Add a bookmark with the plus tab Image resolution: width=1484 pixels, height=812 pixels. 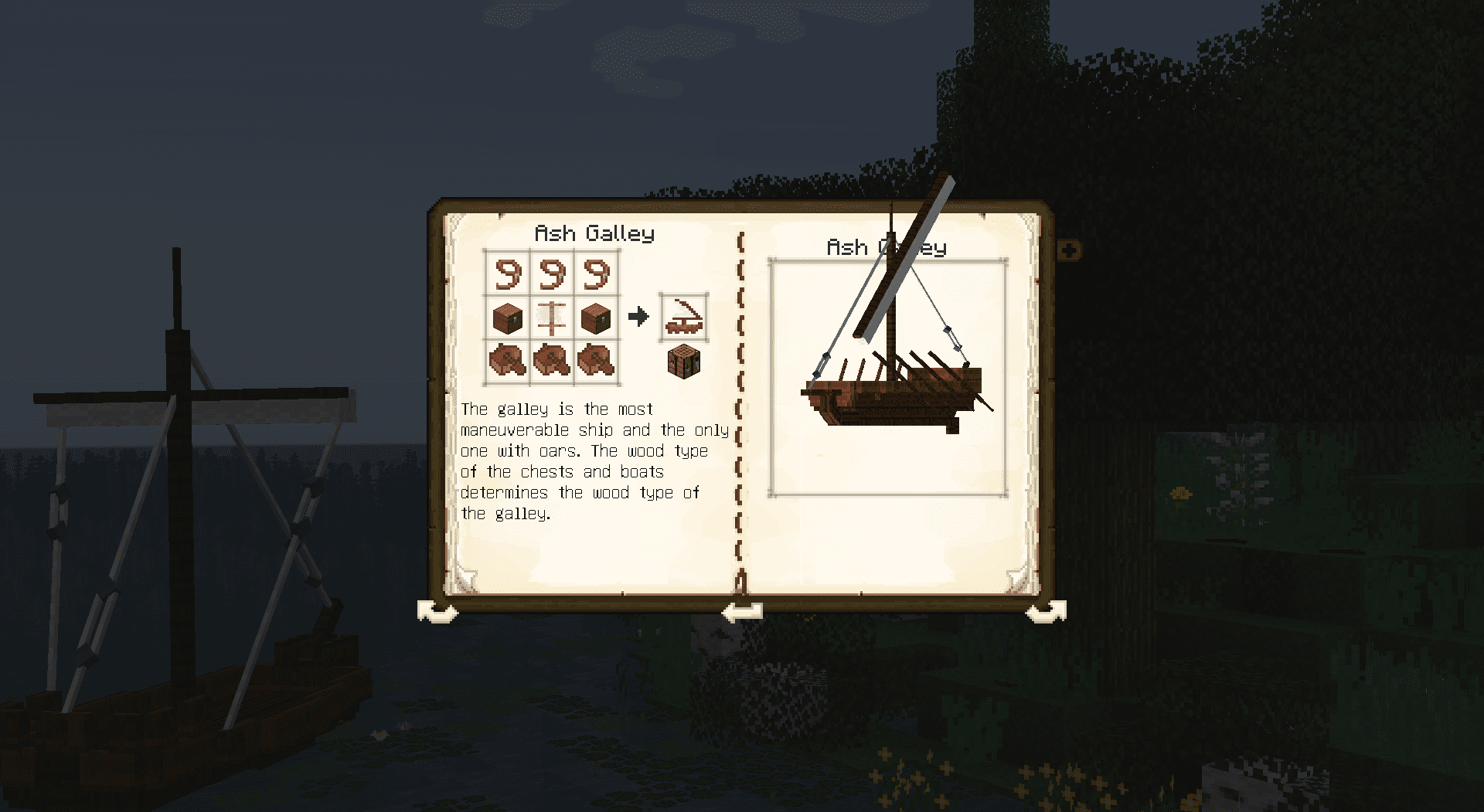click(1069, 250)
